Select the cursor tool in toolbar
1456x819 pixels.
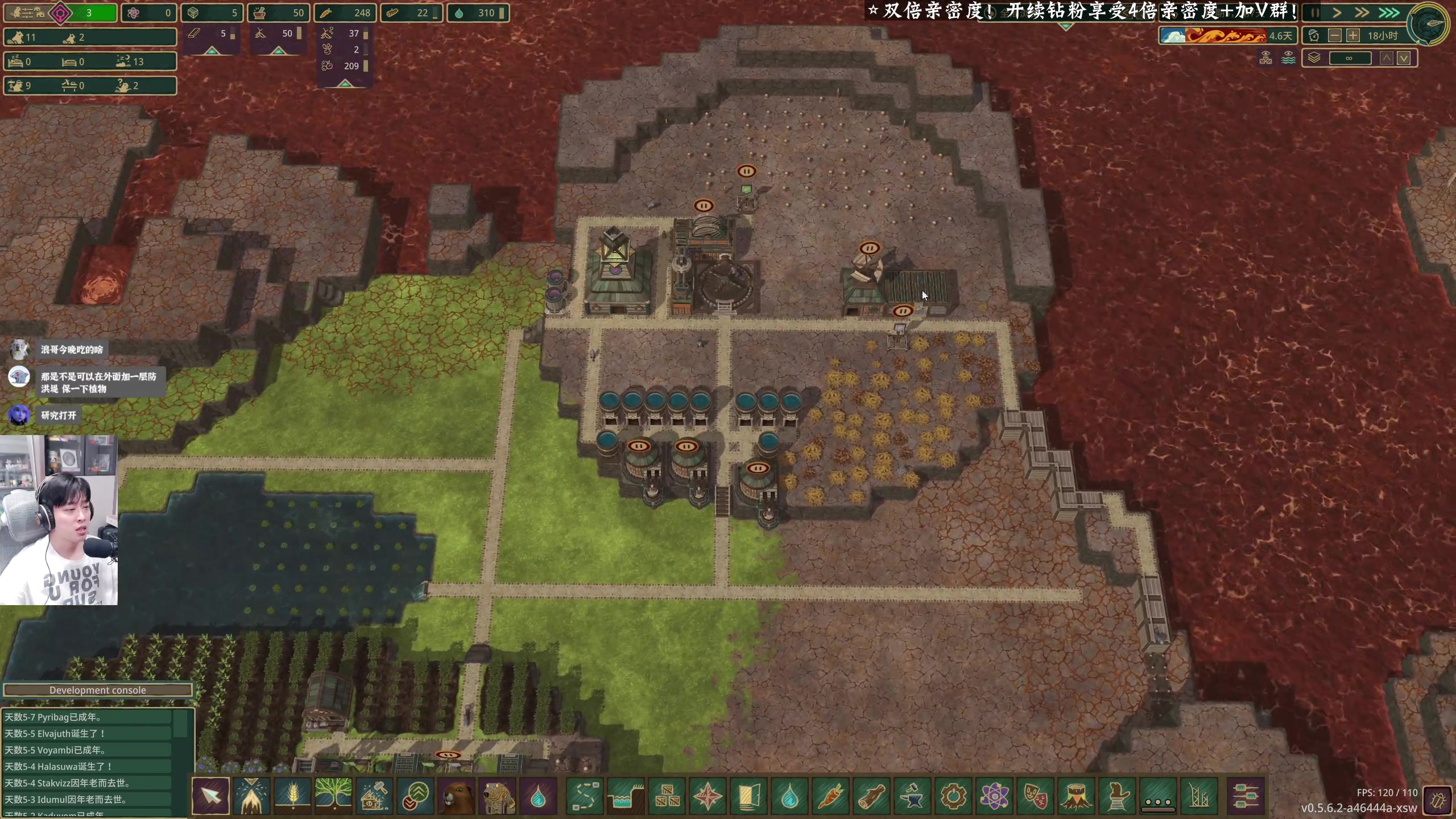[210, 796]
